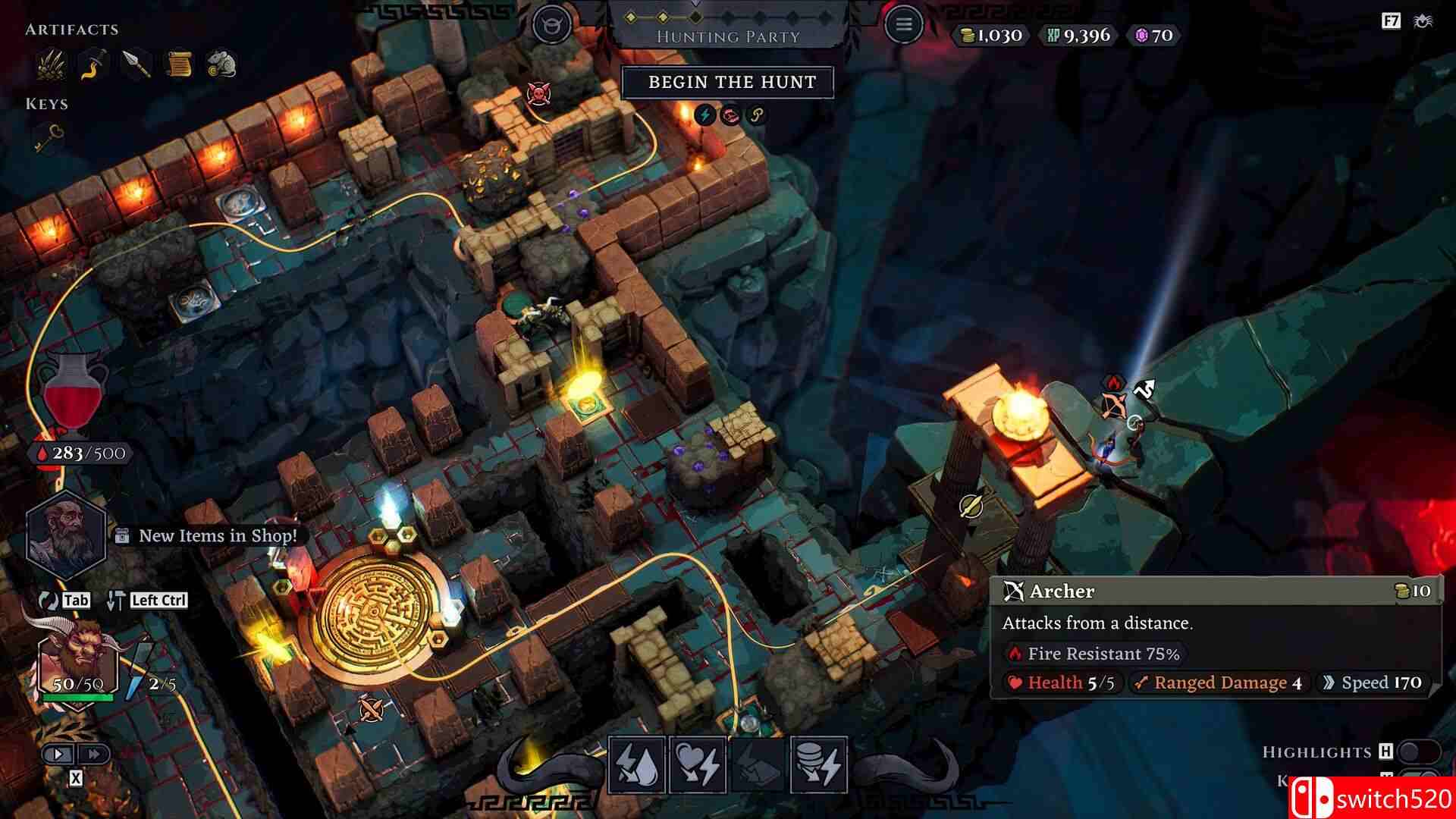Click the lightning modifier icon under Begin the Hunt
This screenshot has width=1456, height=819.
[x=705, y=115]
